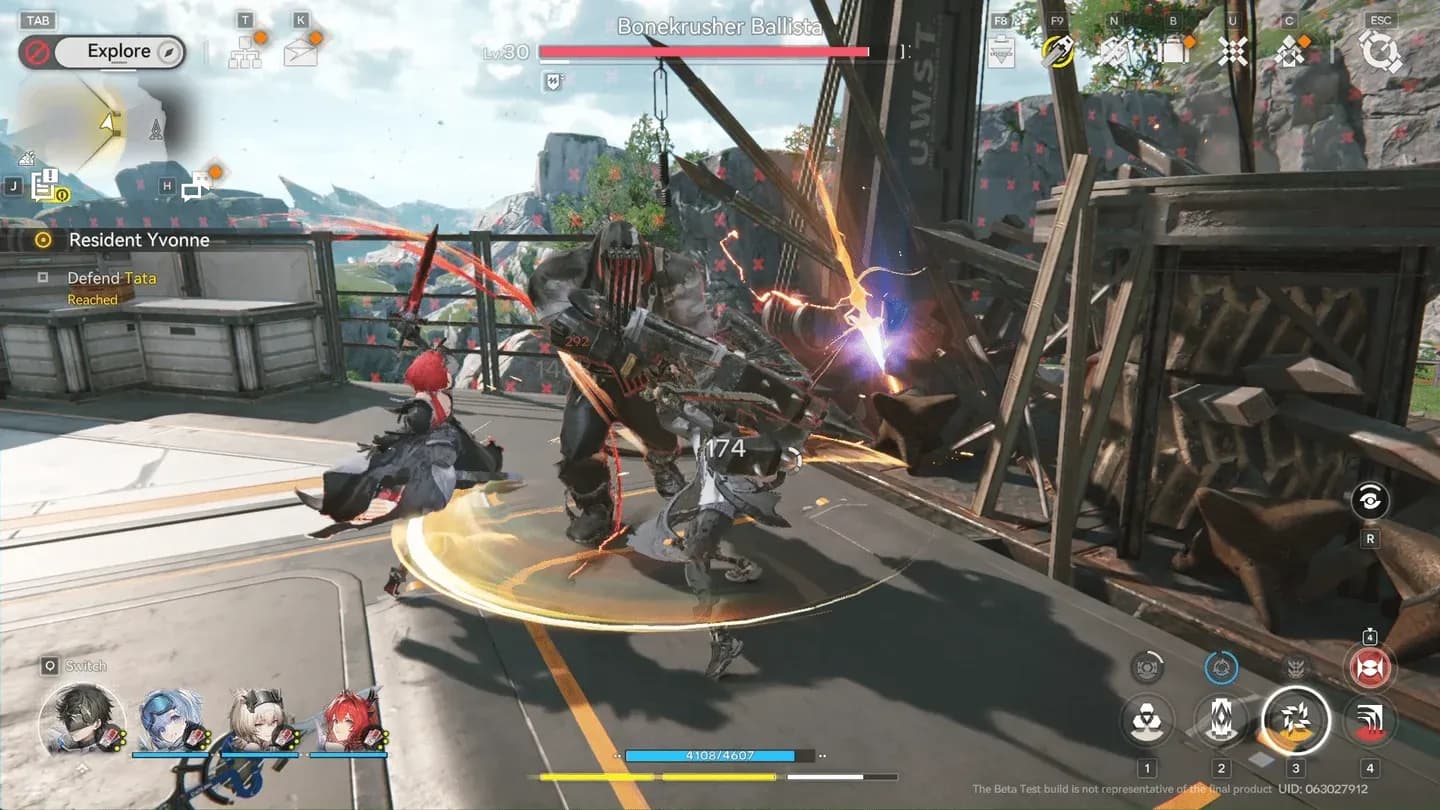Open the mailbox icon (K shortcut)
1440x810 pixels.
302,50
